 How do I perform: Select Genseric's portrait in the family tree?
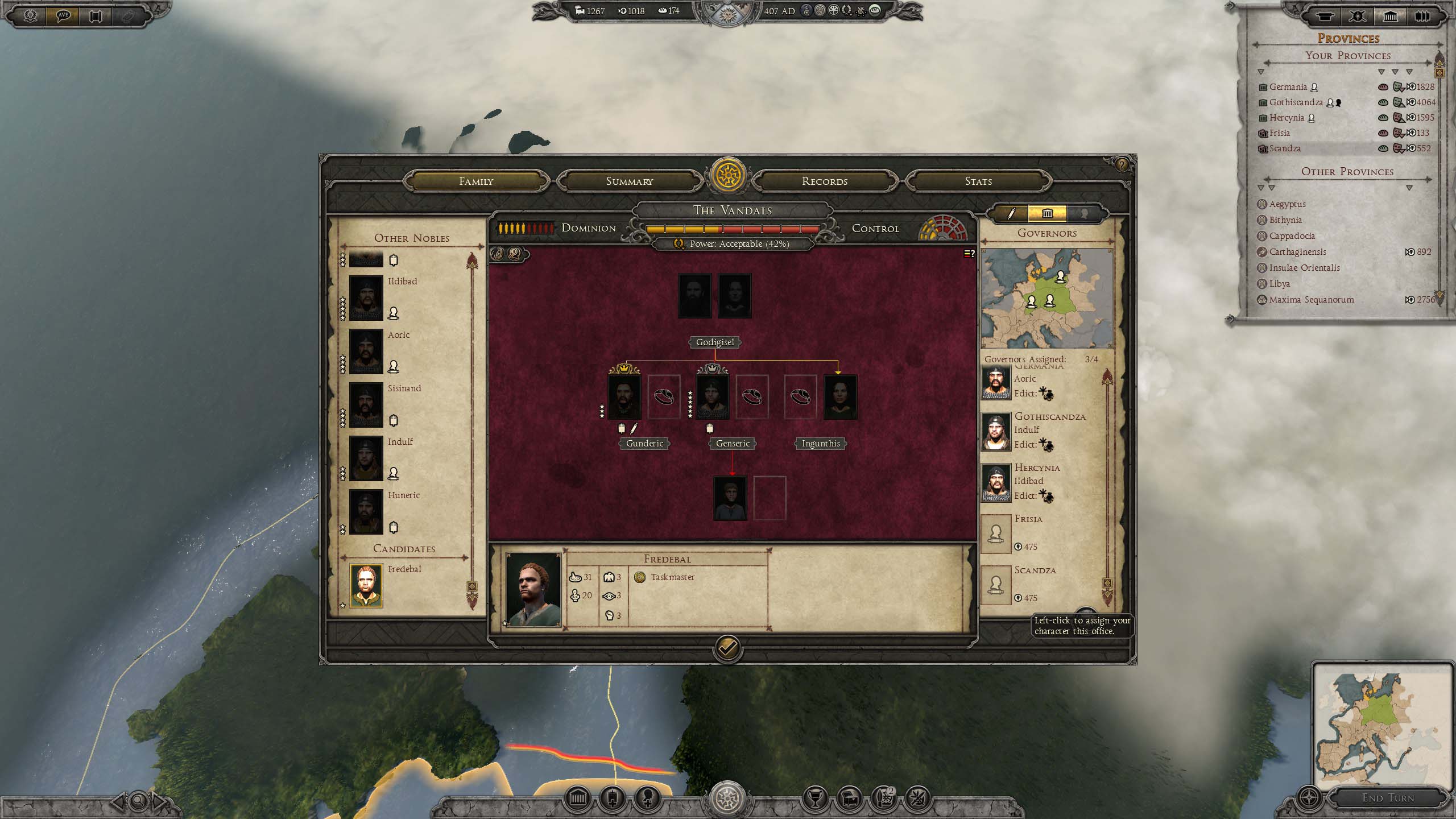pos(712,396)
